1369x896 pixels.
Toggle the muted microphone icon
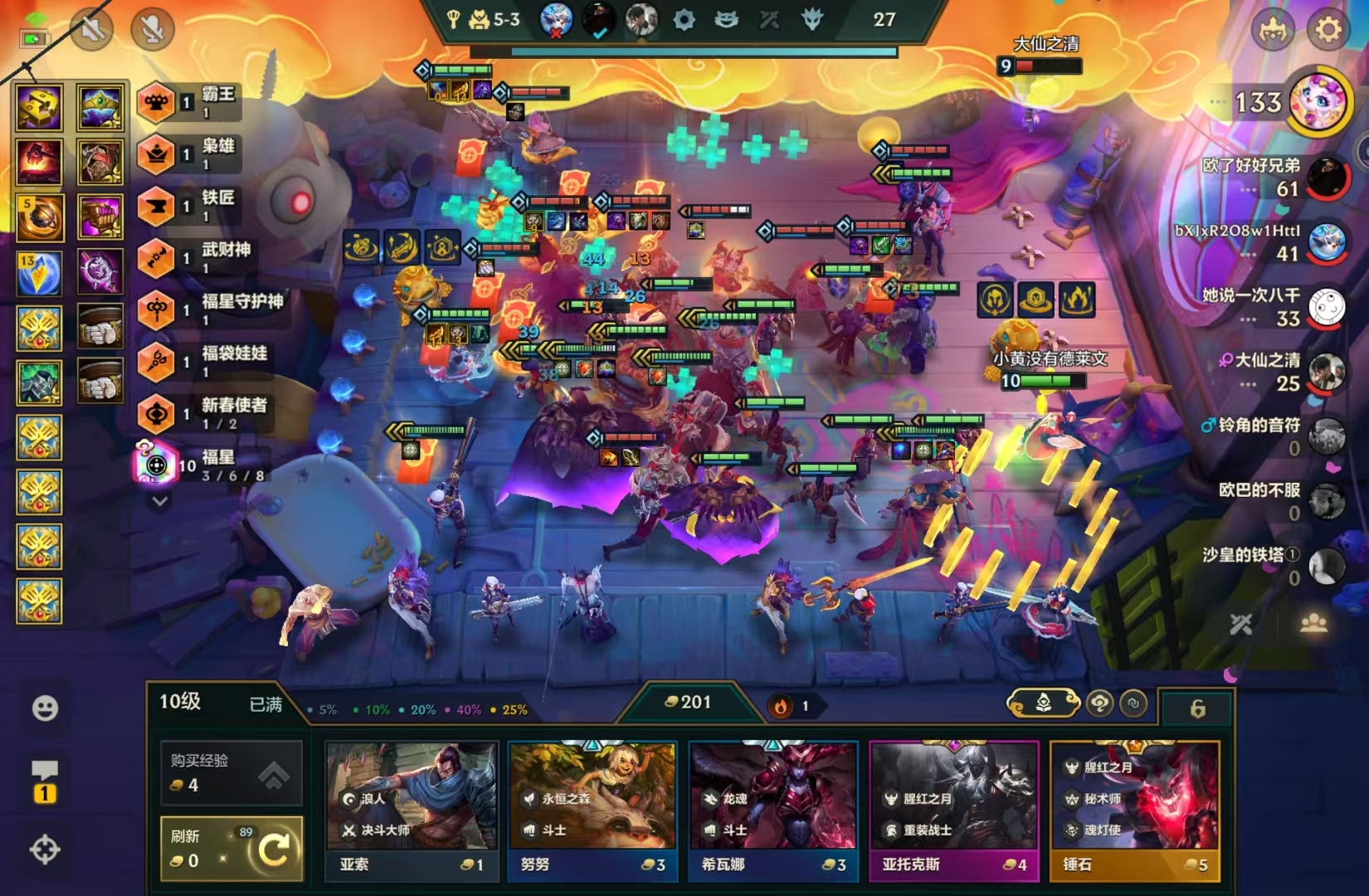pyautogui.click(x=152, y=30)
